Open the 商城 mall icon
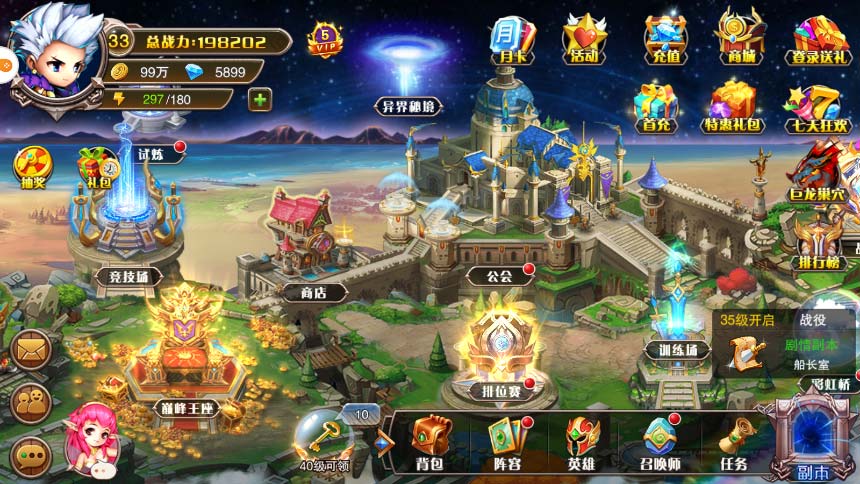The height and width of the screenshot is (484, 860). point(739,38)
